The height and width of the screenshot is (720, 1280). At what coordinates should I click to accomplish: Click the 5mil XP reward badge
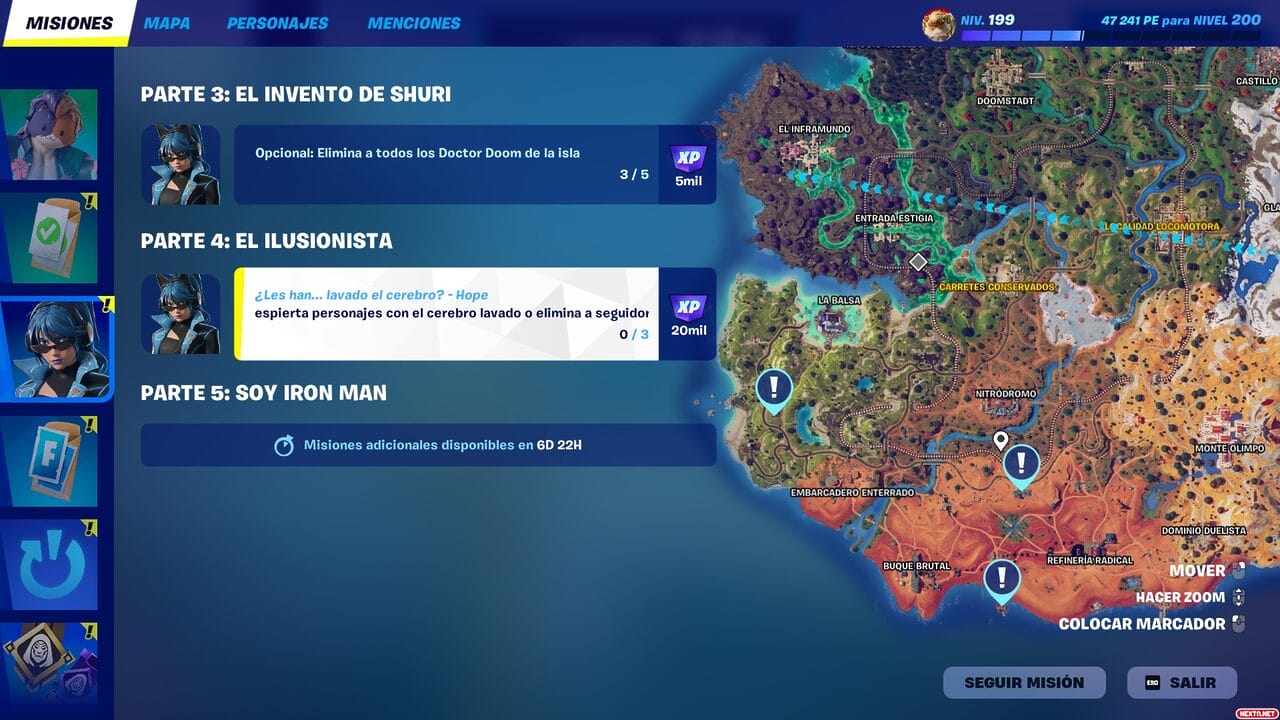[x=687, y=163]
